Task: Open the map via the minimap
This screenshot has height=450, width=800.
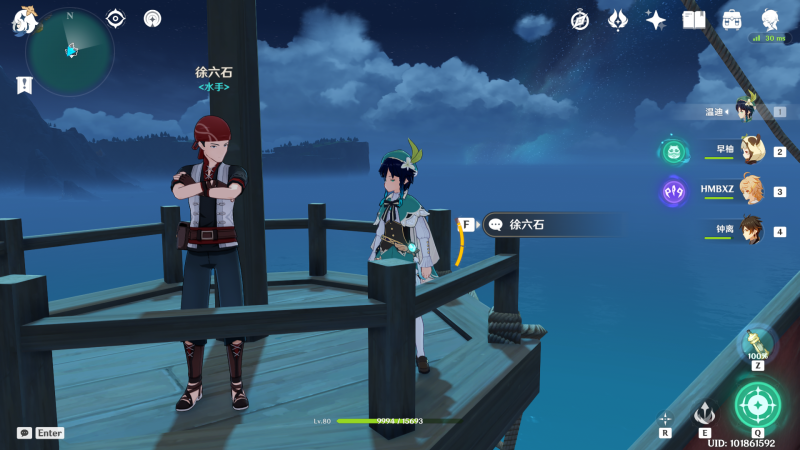Action: click(x=70, y=50)
